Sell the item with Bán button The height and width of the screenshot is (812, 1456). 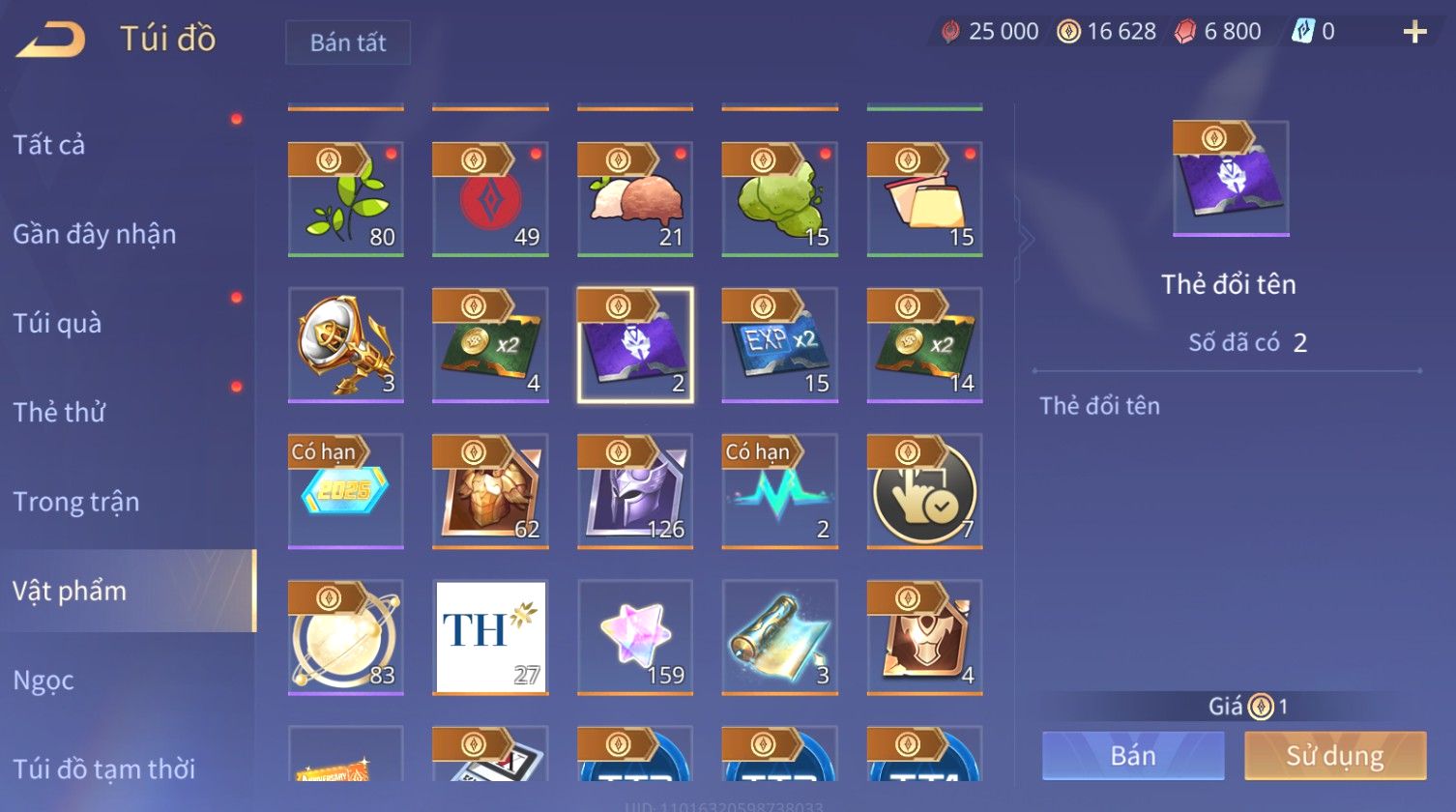(1133, 755)
